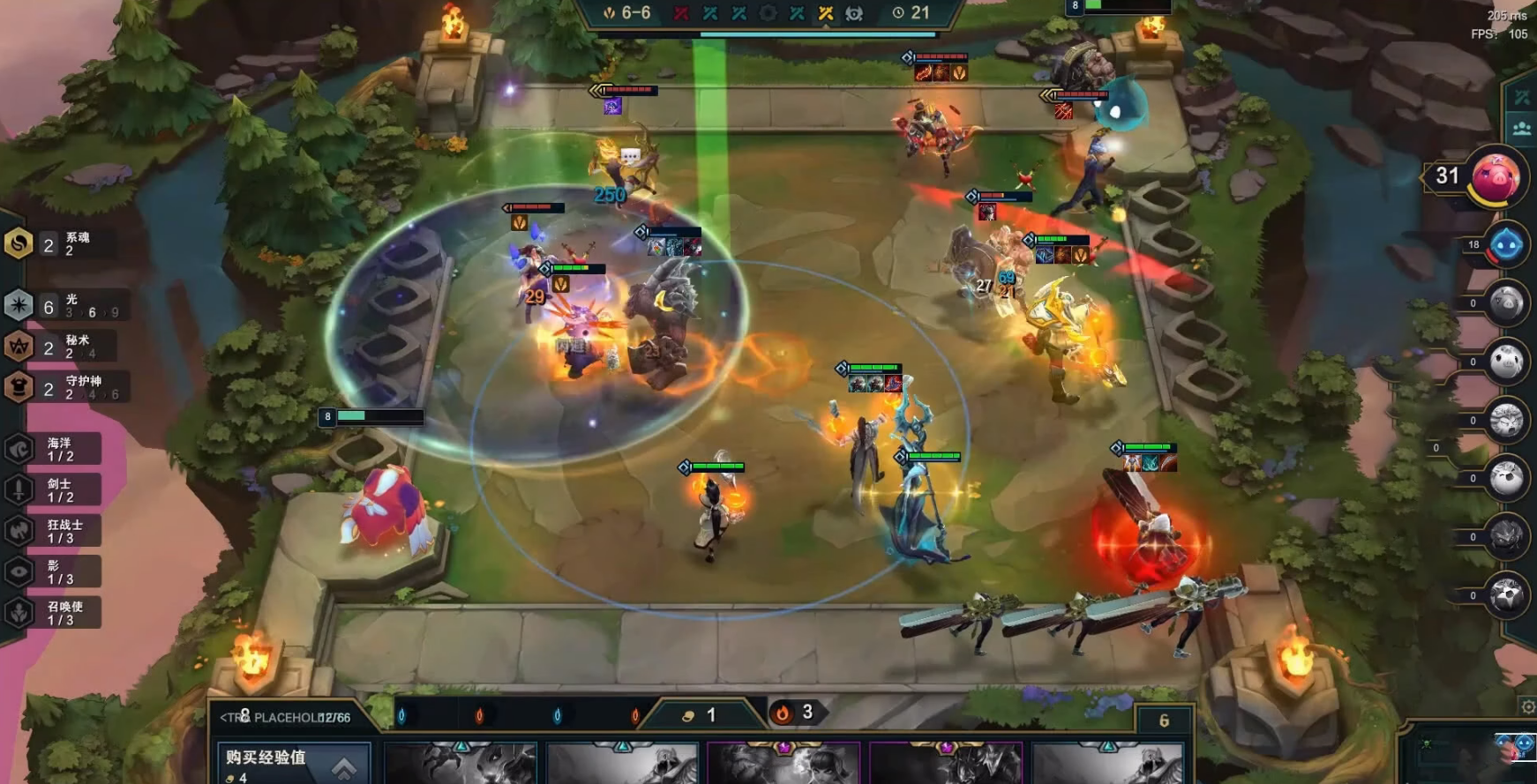Image resolution: width=1537 pixels, height=784 pixels.
Task: Open the players scoreboard icon
Action: pos(1522,129)
